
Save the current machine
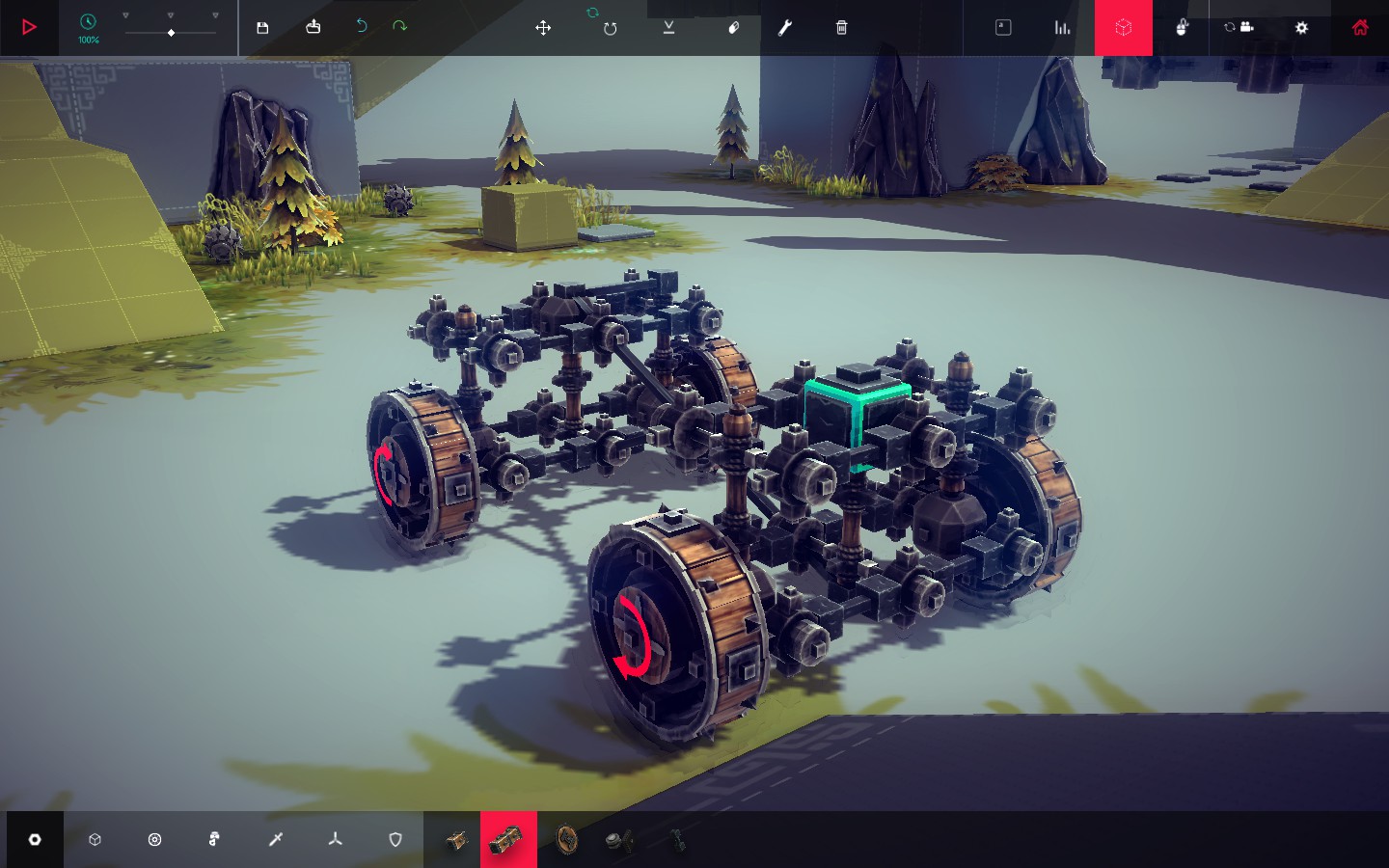tap(262, 28)
